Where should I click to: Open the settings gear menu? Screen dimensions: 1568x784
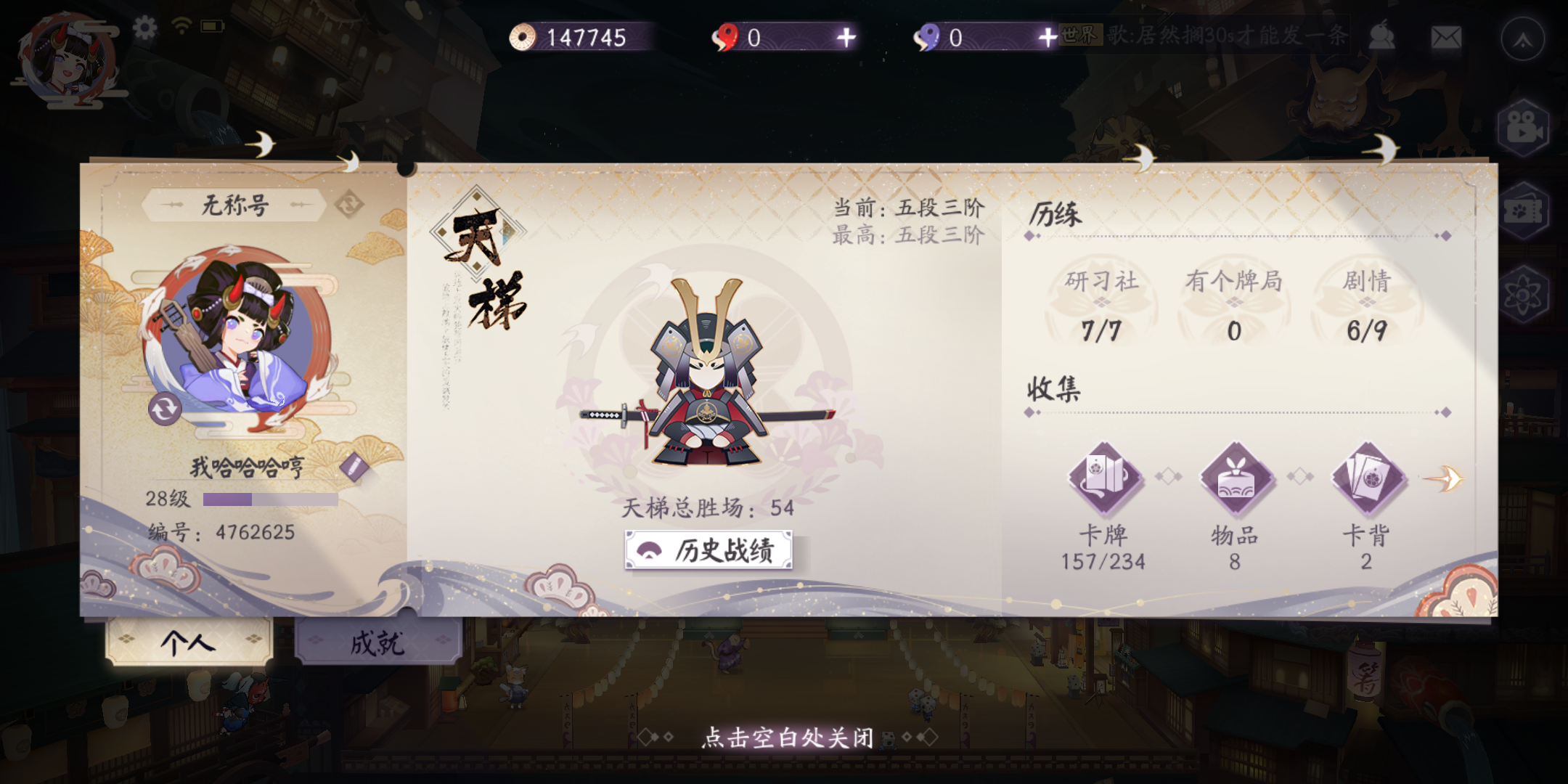tap(145, 26)
